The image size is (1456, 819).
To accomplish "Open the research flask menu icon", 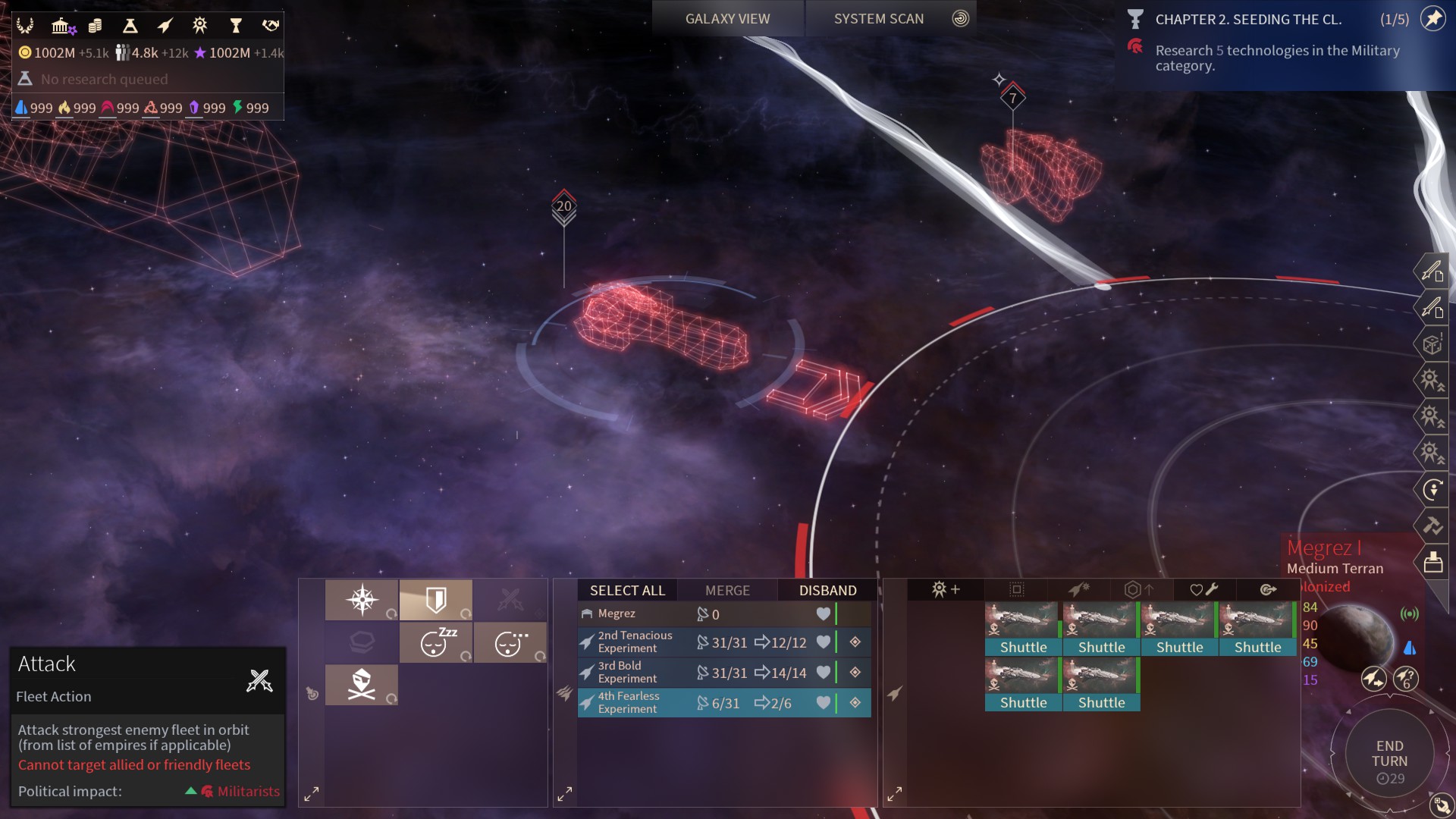I will coord(130,27).
